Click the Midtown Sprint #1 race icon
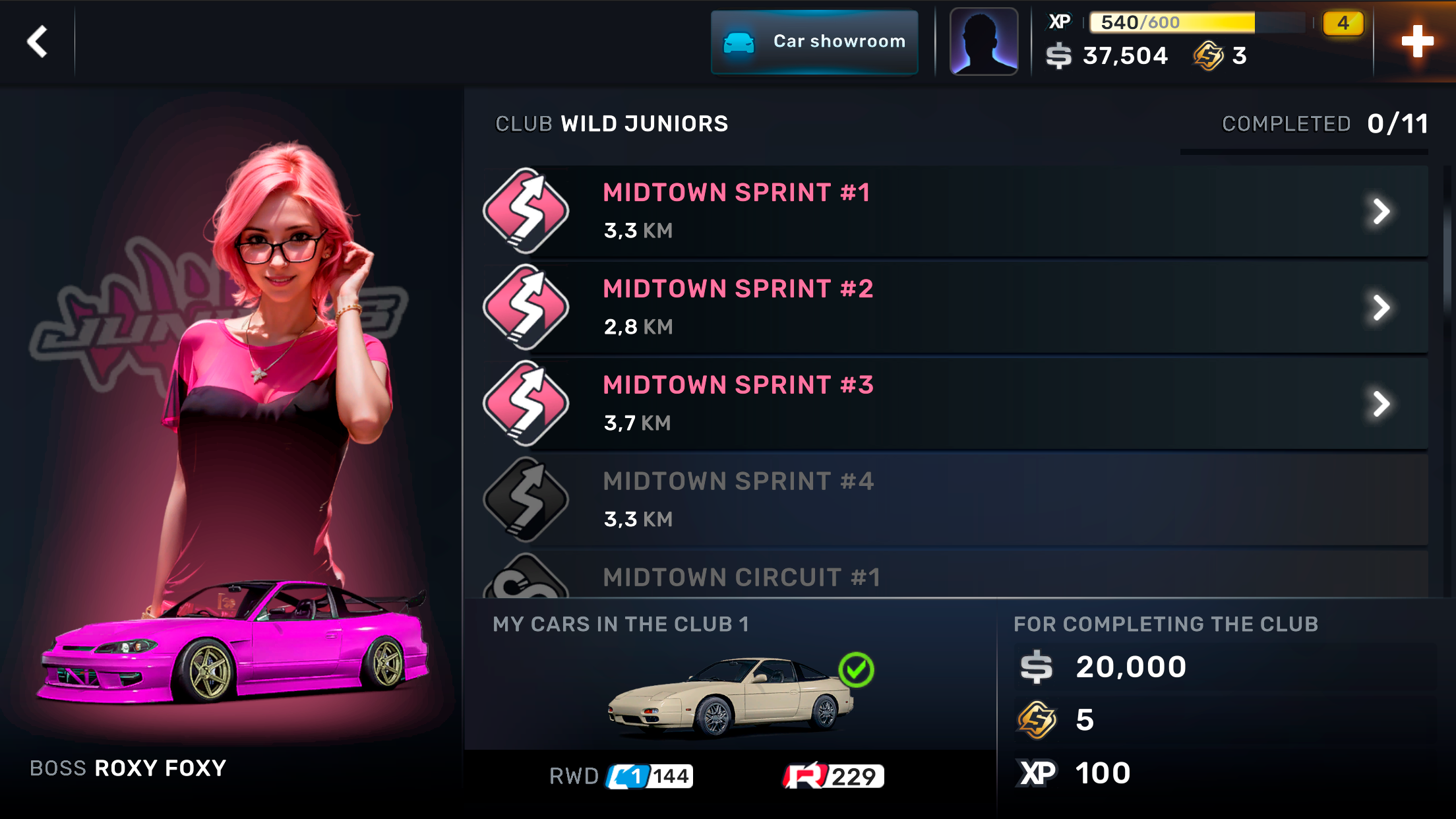The height and width of the screenshot is (819, 1456). (x=526, y=210)
